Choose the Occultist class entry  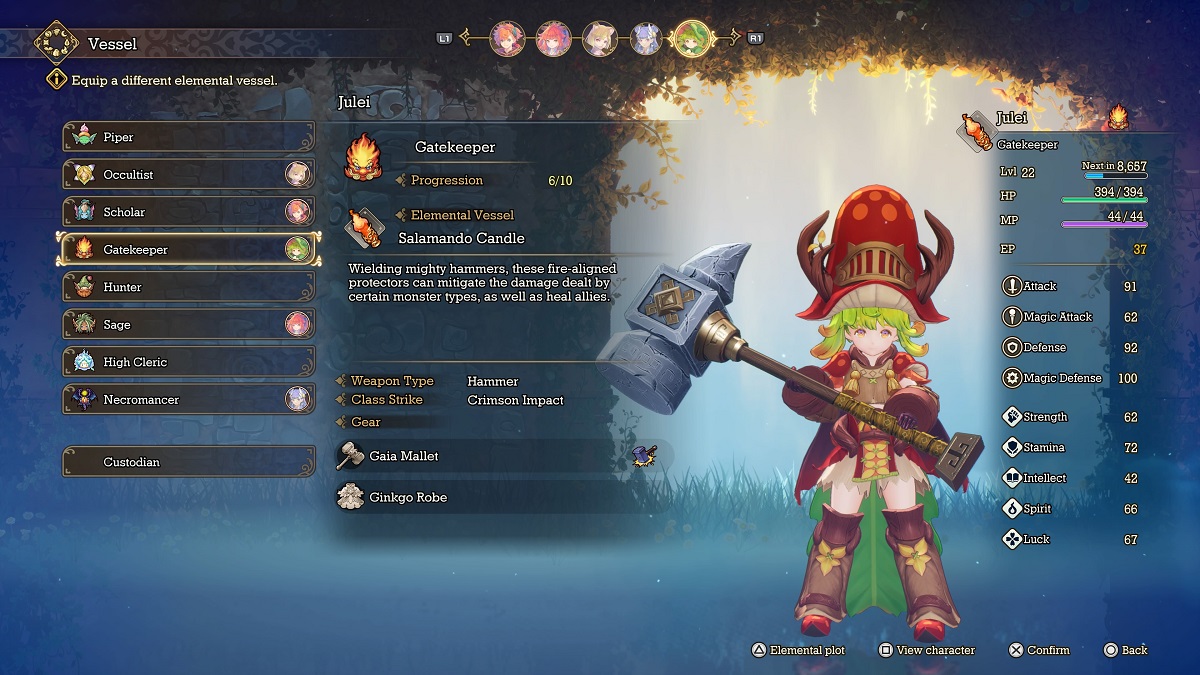[188, 175]
